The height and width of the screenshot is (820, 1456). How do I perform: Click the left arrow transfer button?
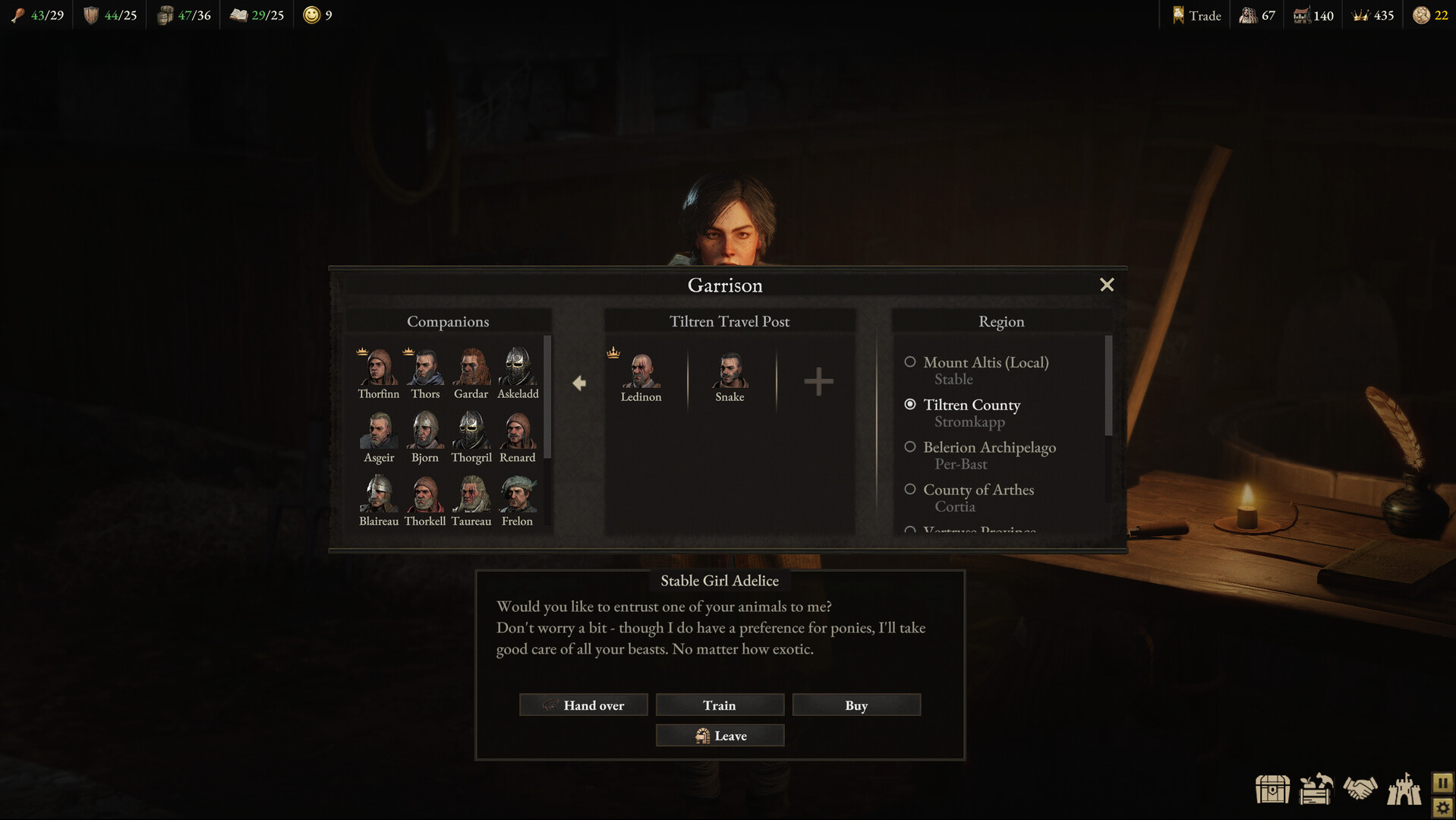point(579,383)
